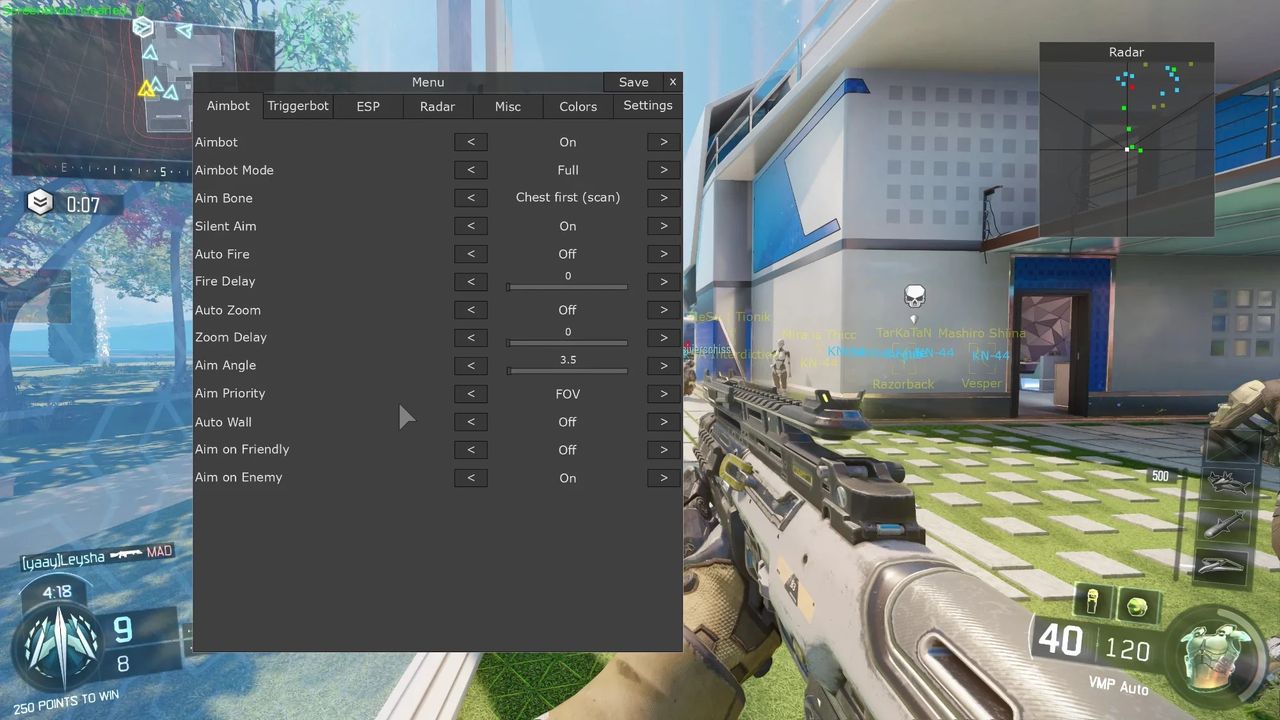The width and height of the screenshot is (1280, 720).
Task: Advance Aim Priority using the right arrow
Action: pyautogui.click(x=663, y=393)
